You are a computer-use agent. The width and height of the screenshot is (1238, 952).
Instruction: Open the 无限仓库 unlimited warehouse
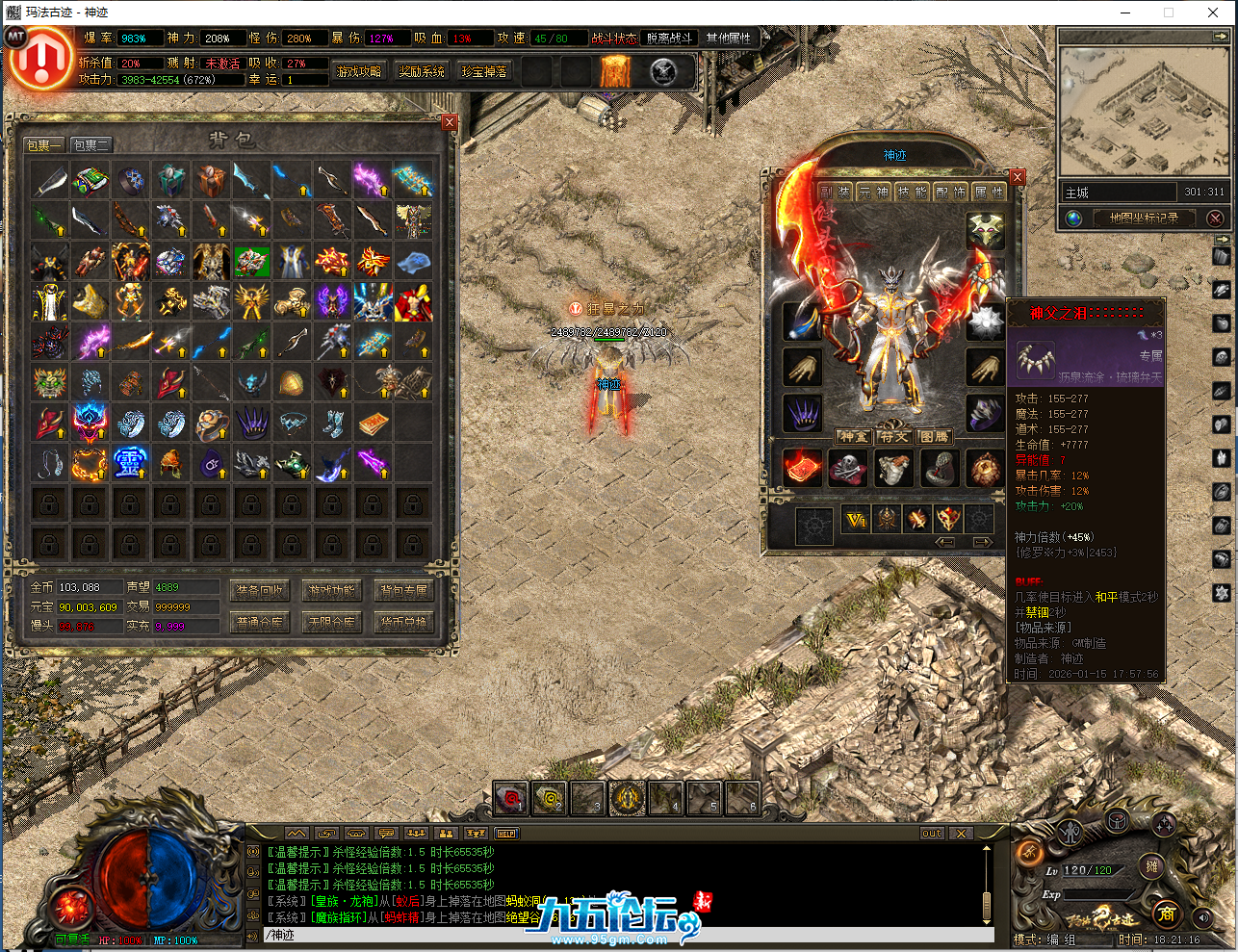pos(332,623)
